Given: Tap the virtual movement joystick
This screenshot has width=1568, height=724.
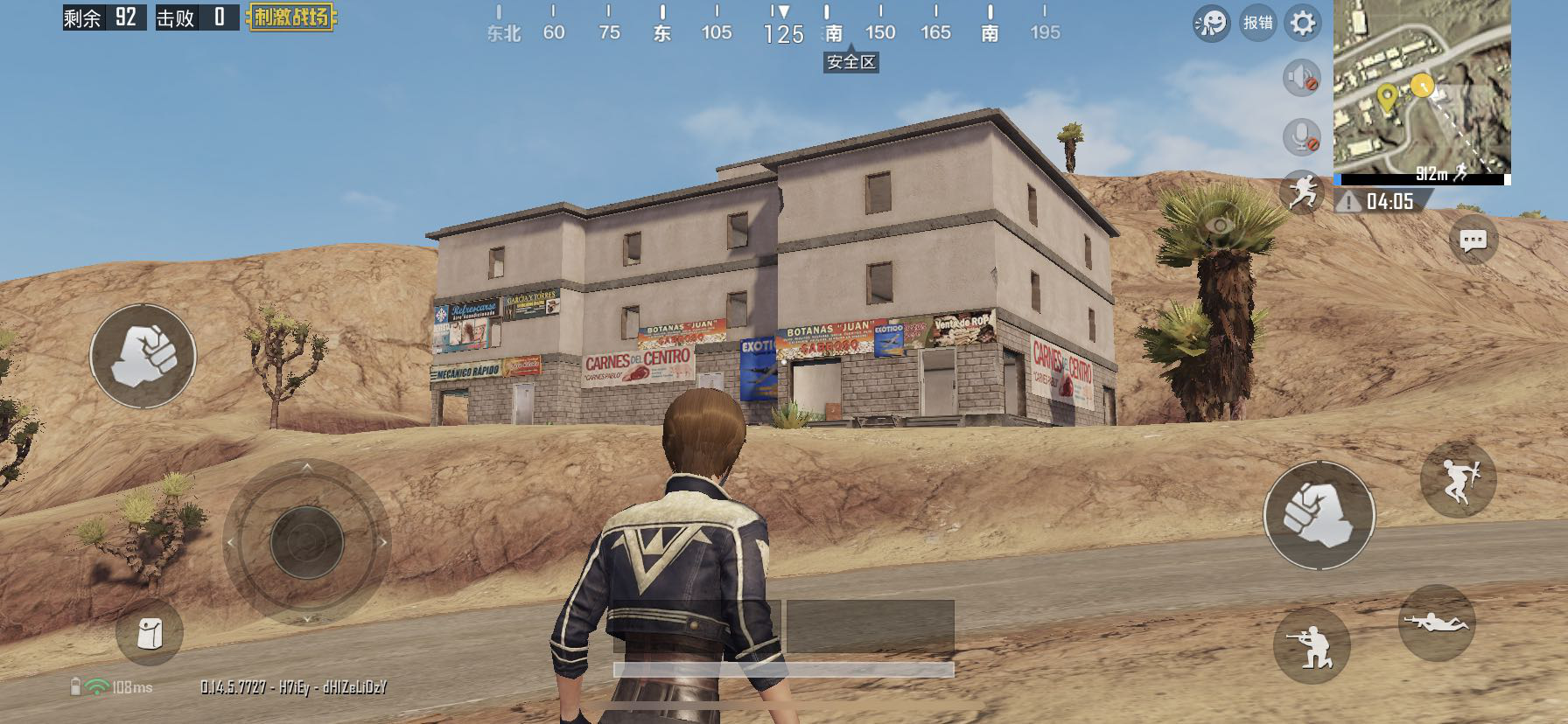Looking at the screenshot, I should tap(306, 542).
